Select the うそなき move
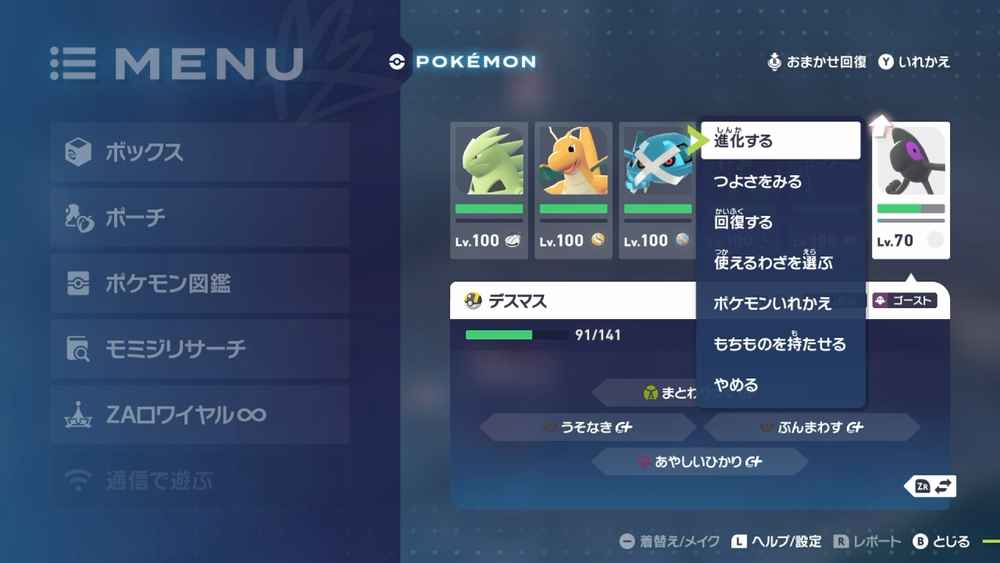This screenshot has width=1000, height=563. [588, 427]
